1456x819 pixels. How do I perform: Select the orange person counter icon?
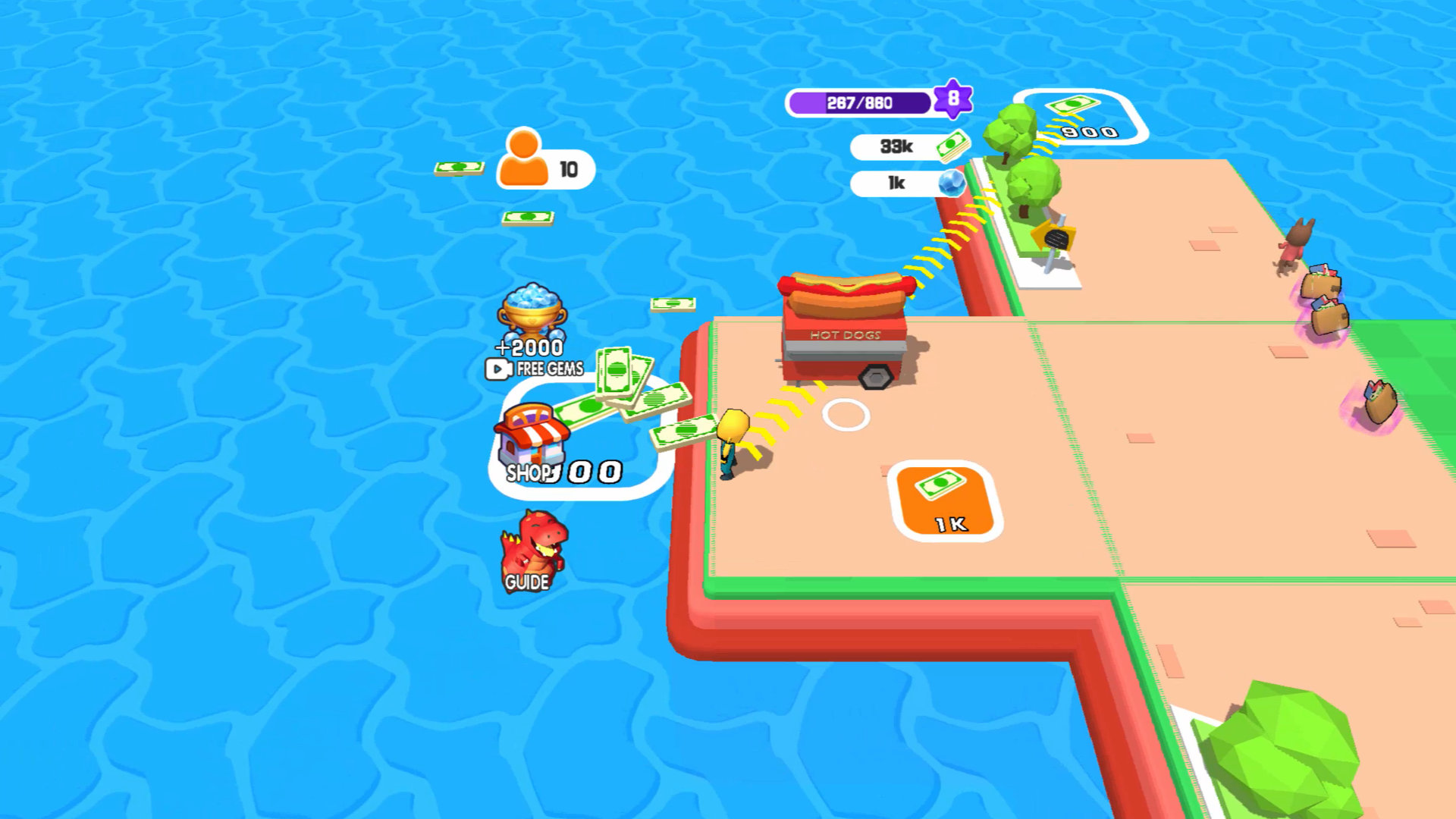click(x=525, y=159)
